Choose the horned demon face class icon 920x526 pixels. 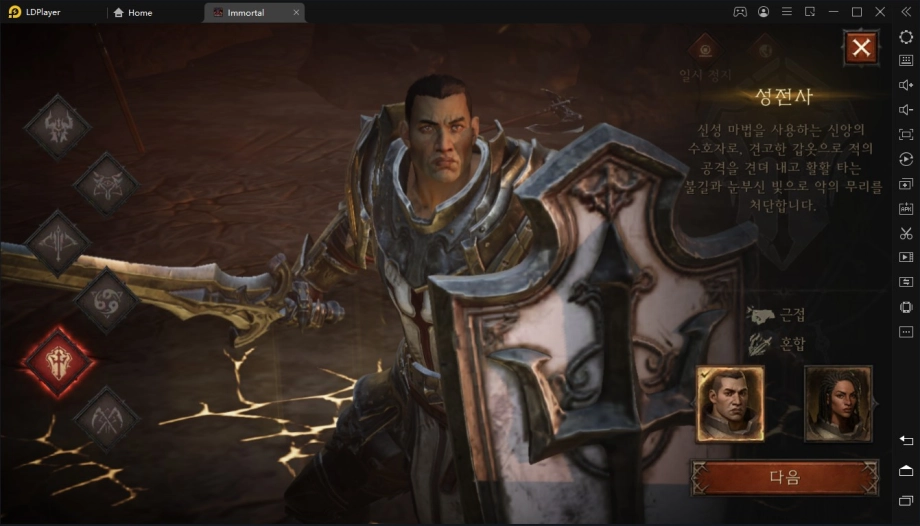click(x=106, y=183)
